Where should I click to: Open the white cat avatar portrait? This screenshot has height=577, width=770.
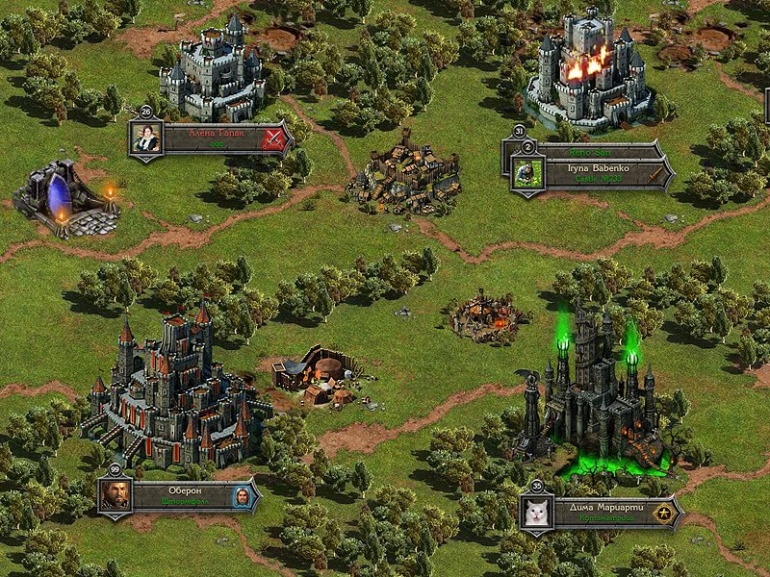coord(537,513)
